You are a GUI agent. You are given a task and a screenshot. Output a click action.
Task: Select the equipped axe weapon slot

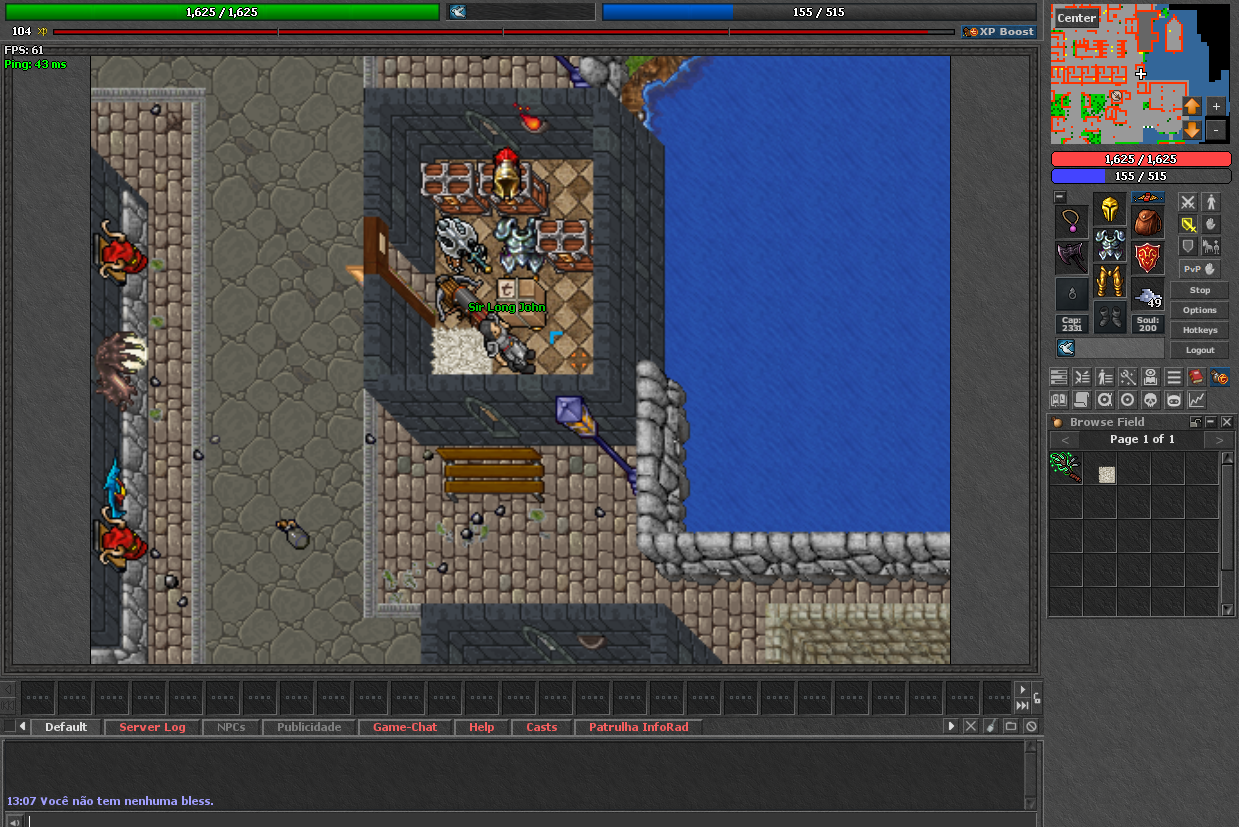click(1071, 258)
